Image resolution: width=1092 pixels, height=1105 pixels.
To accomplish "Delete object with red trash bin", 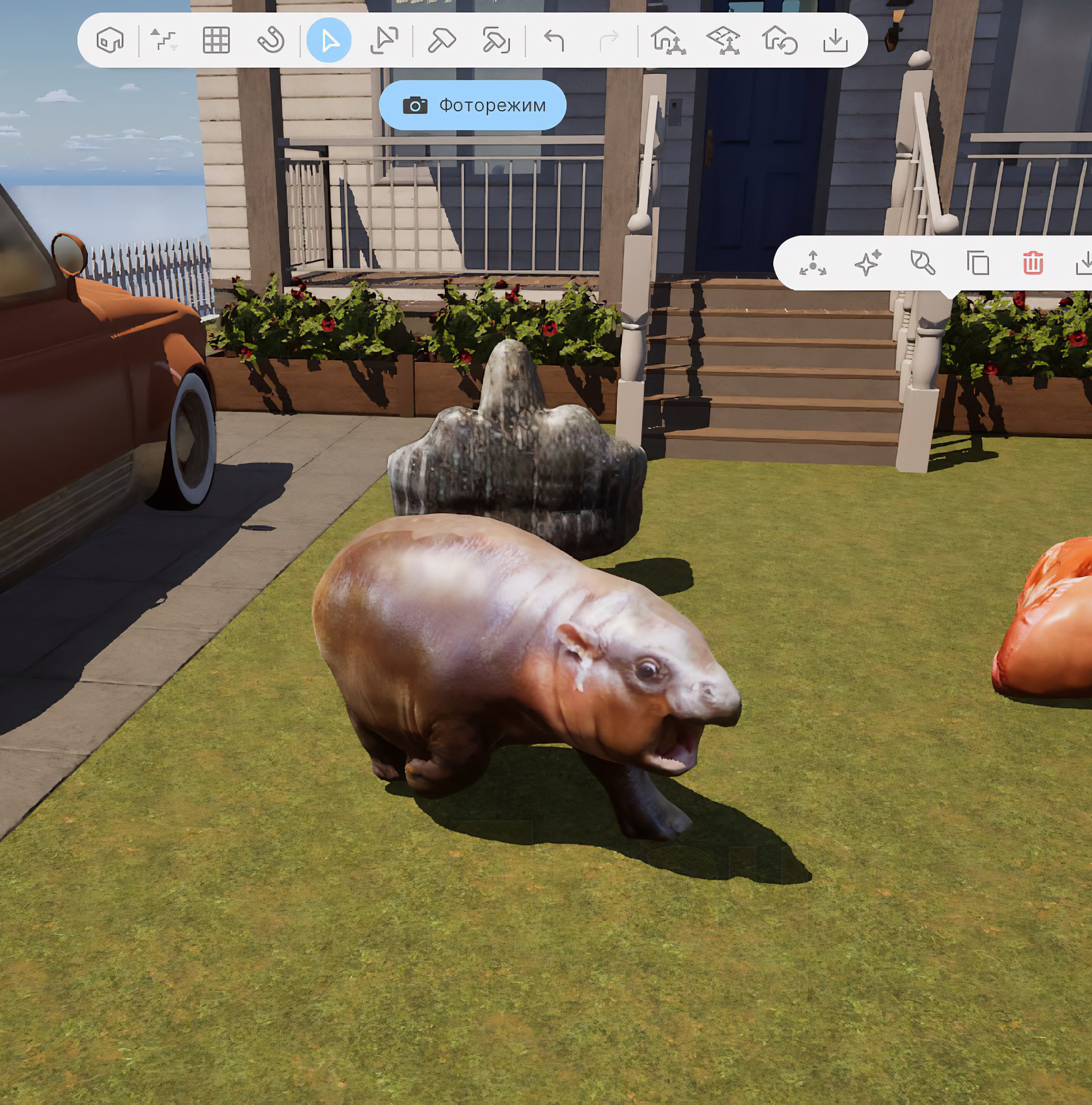I will [x=1033, y=264].
